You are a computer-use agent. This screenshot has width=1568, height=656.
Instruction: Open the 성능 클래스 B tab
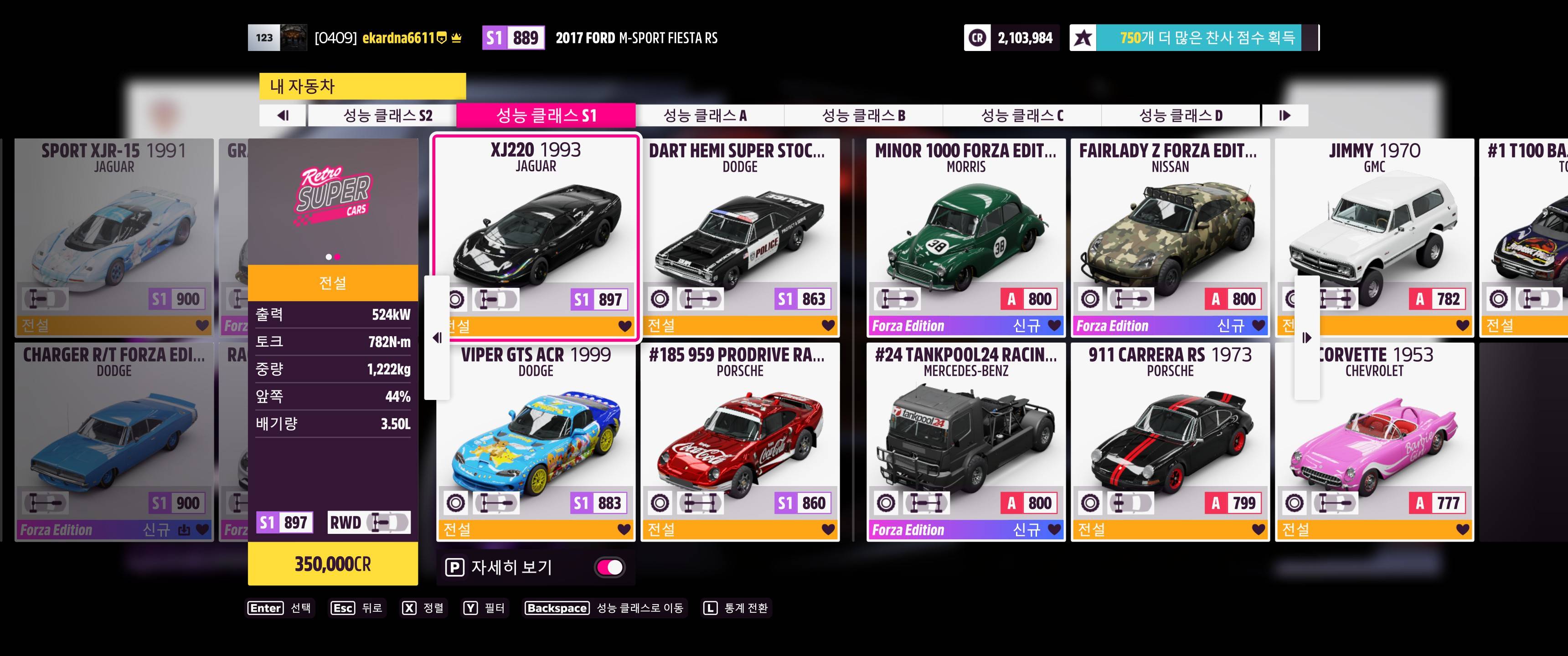[863, 116]
